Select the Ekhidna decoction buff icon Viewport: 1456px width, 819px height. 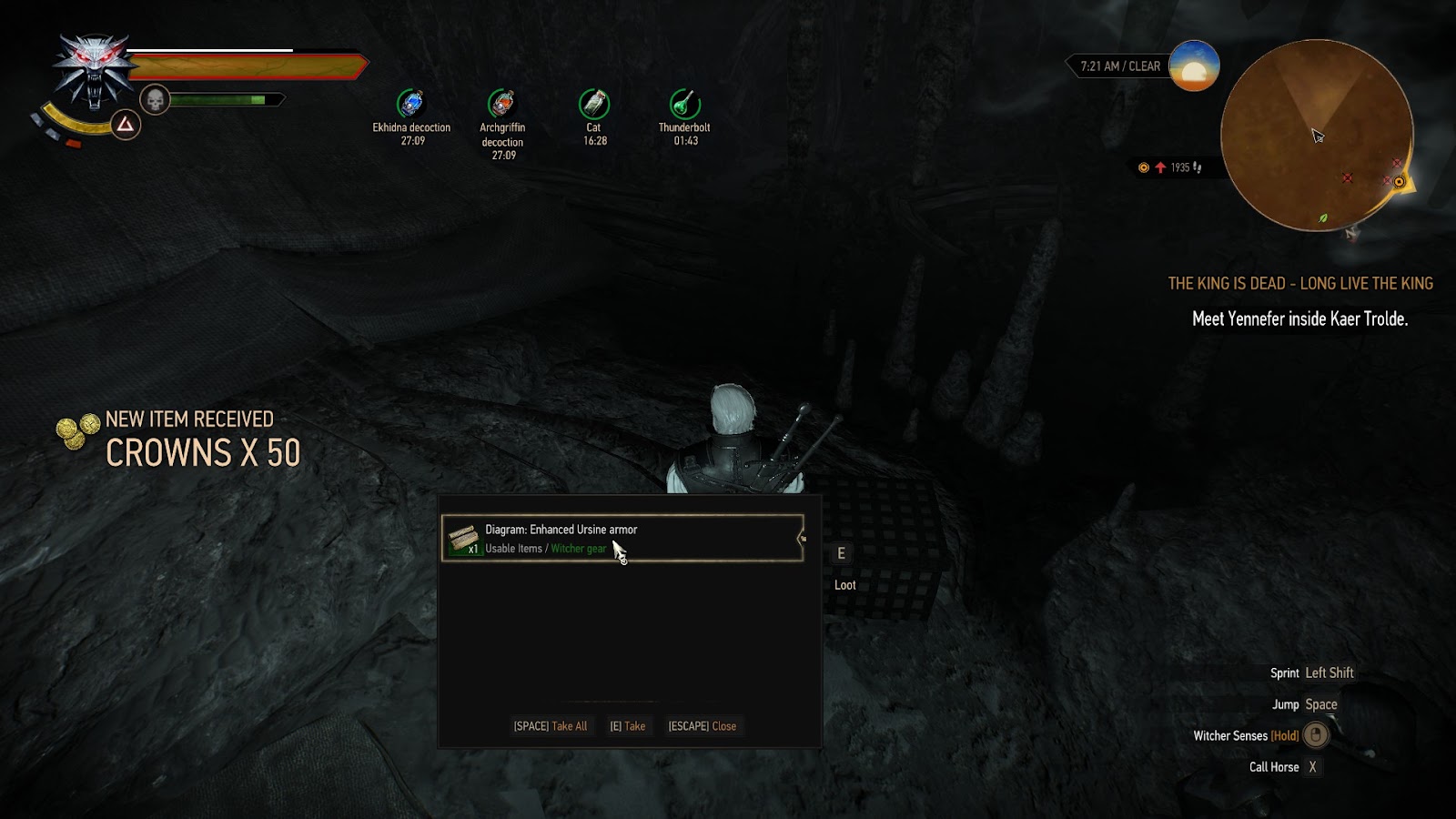click(x=411, y=105)
